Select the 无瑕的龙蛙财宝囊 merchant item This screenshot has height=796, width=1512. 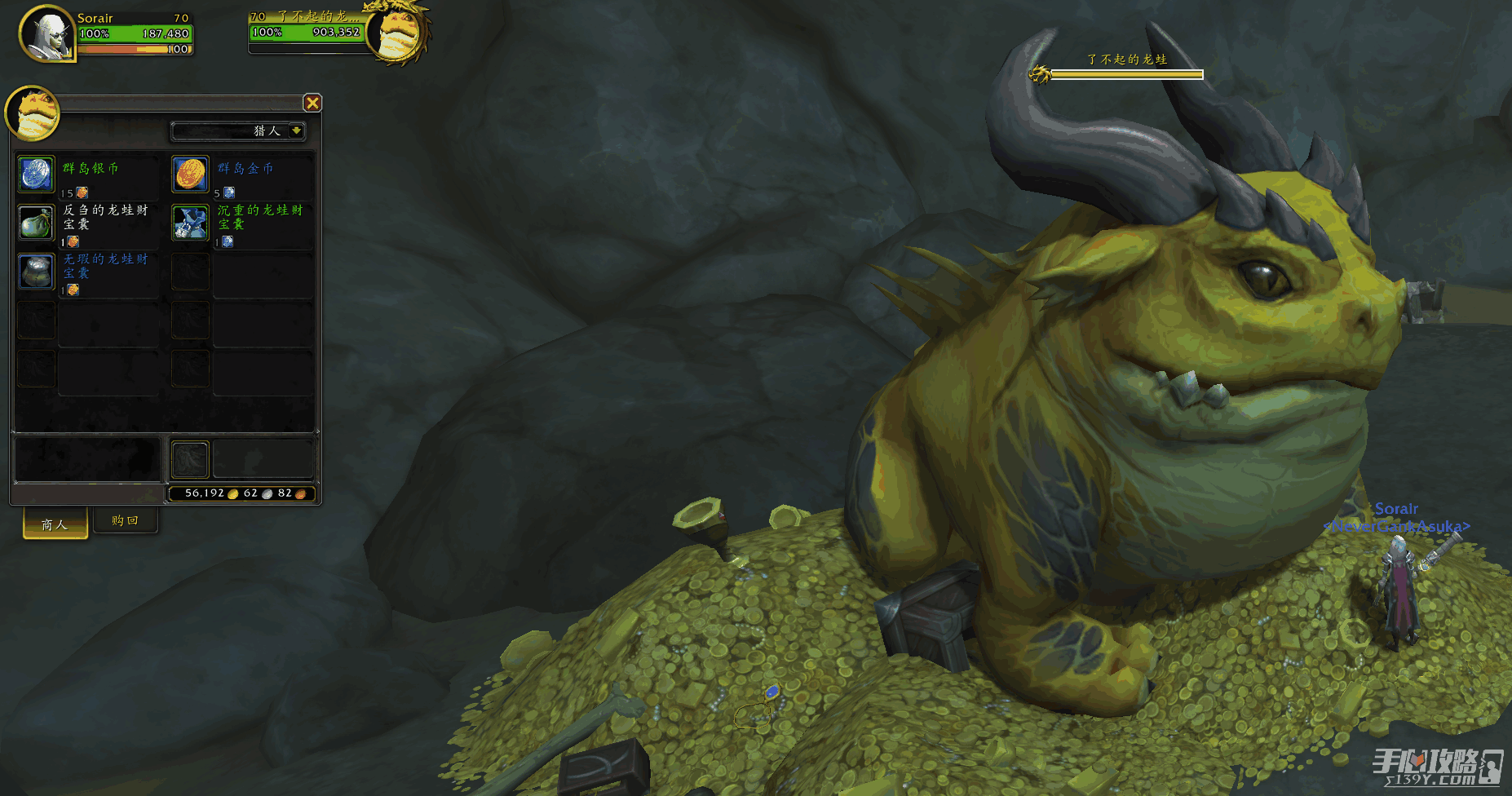point(37,272)
